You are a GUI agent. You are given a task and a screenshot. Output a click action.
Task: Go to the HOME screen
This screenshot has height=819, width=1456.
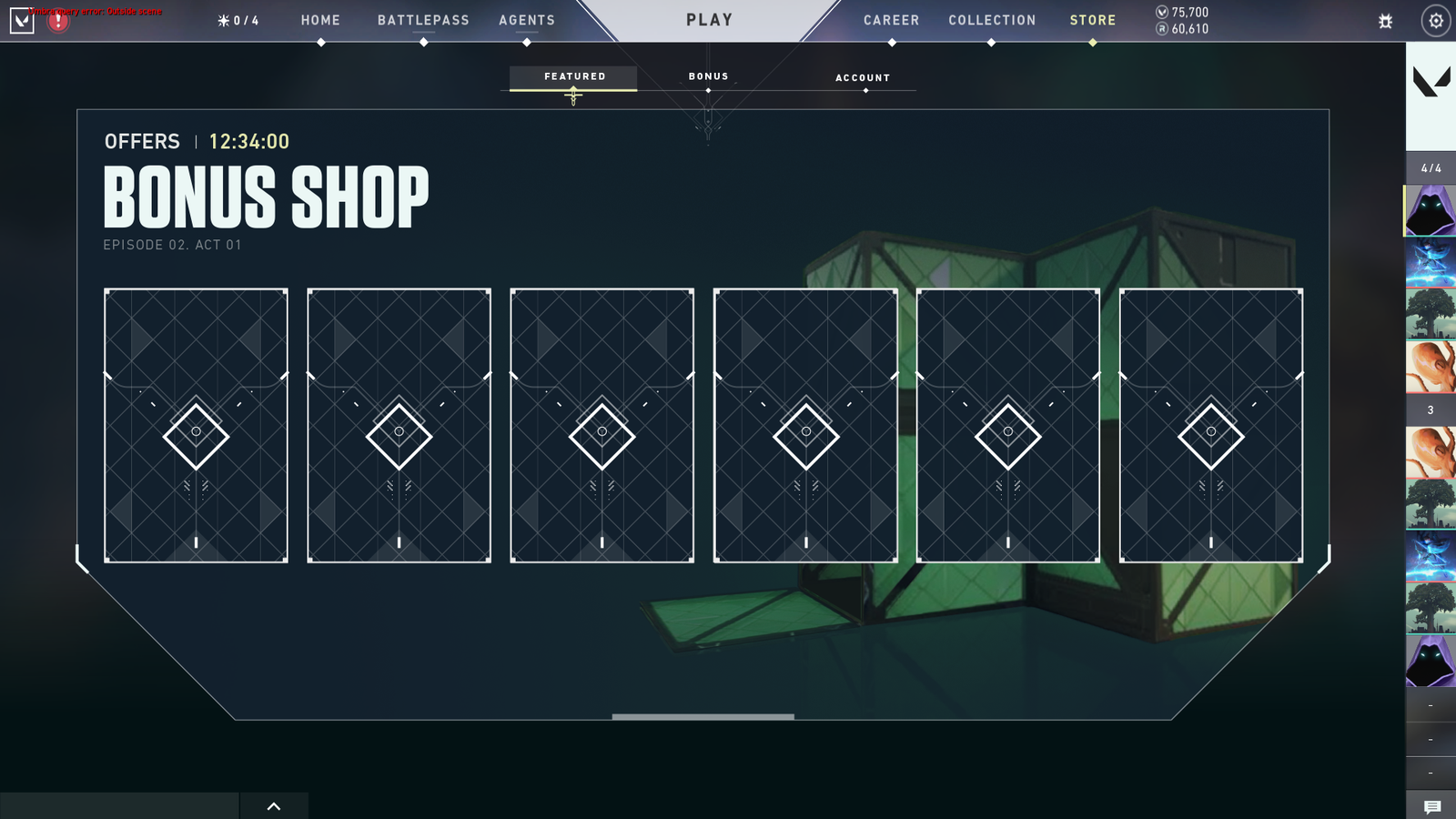point(320,20)
